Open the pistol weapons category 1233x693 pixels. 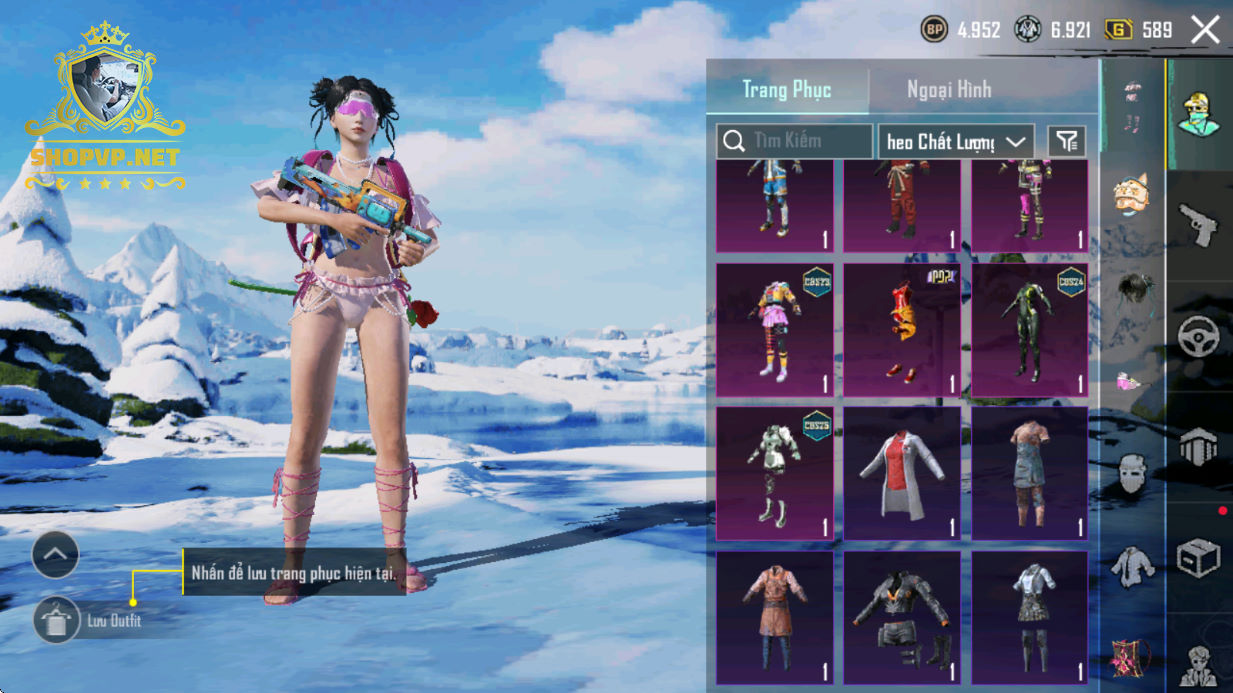coord(1199,224)
